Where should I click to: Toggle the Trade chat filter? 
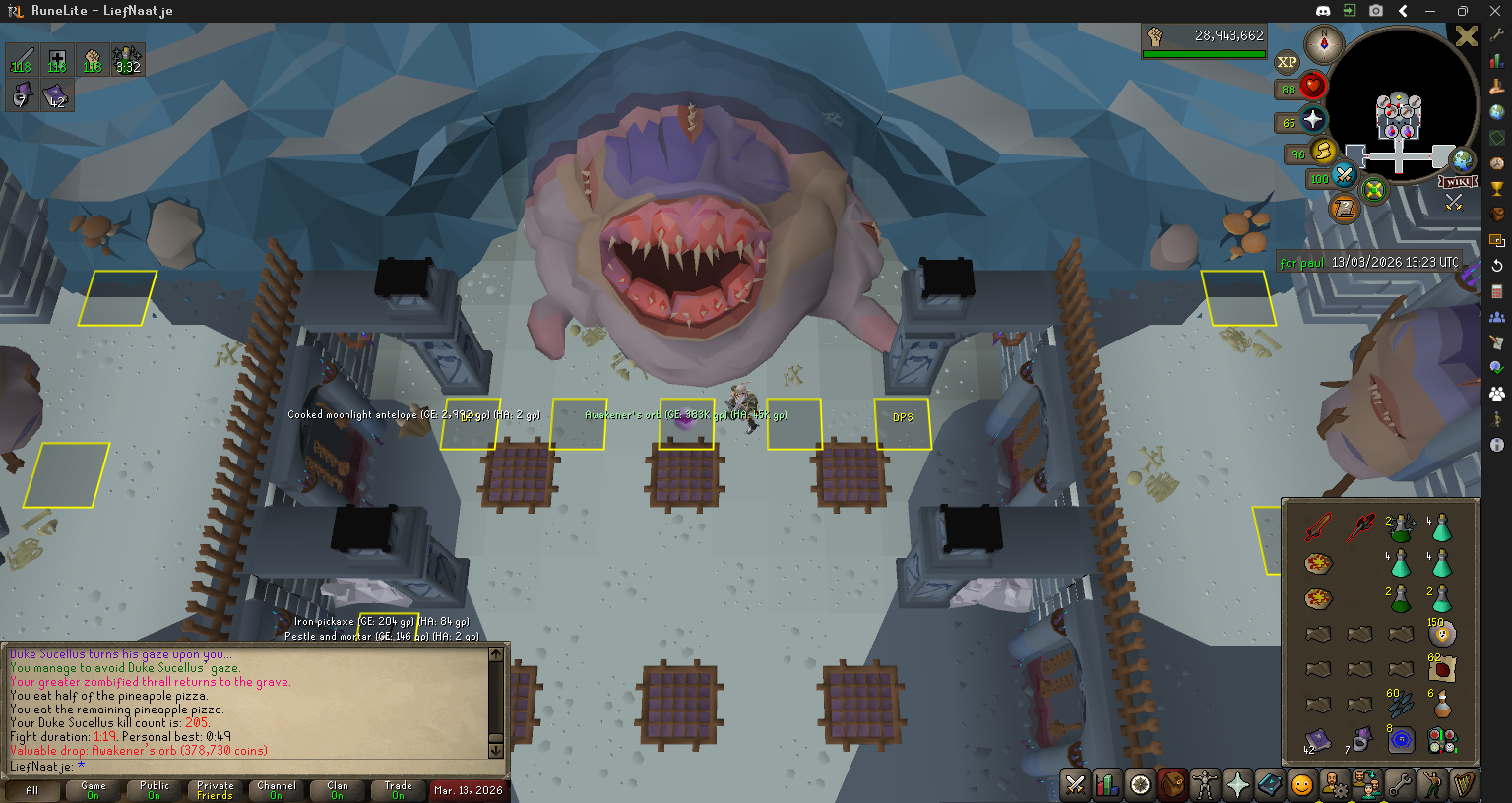[398, 790]
